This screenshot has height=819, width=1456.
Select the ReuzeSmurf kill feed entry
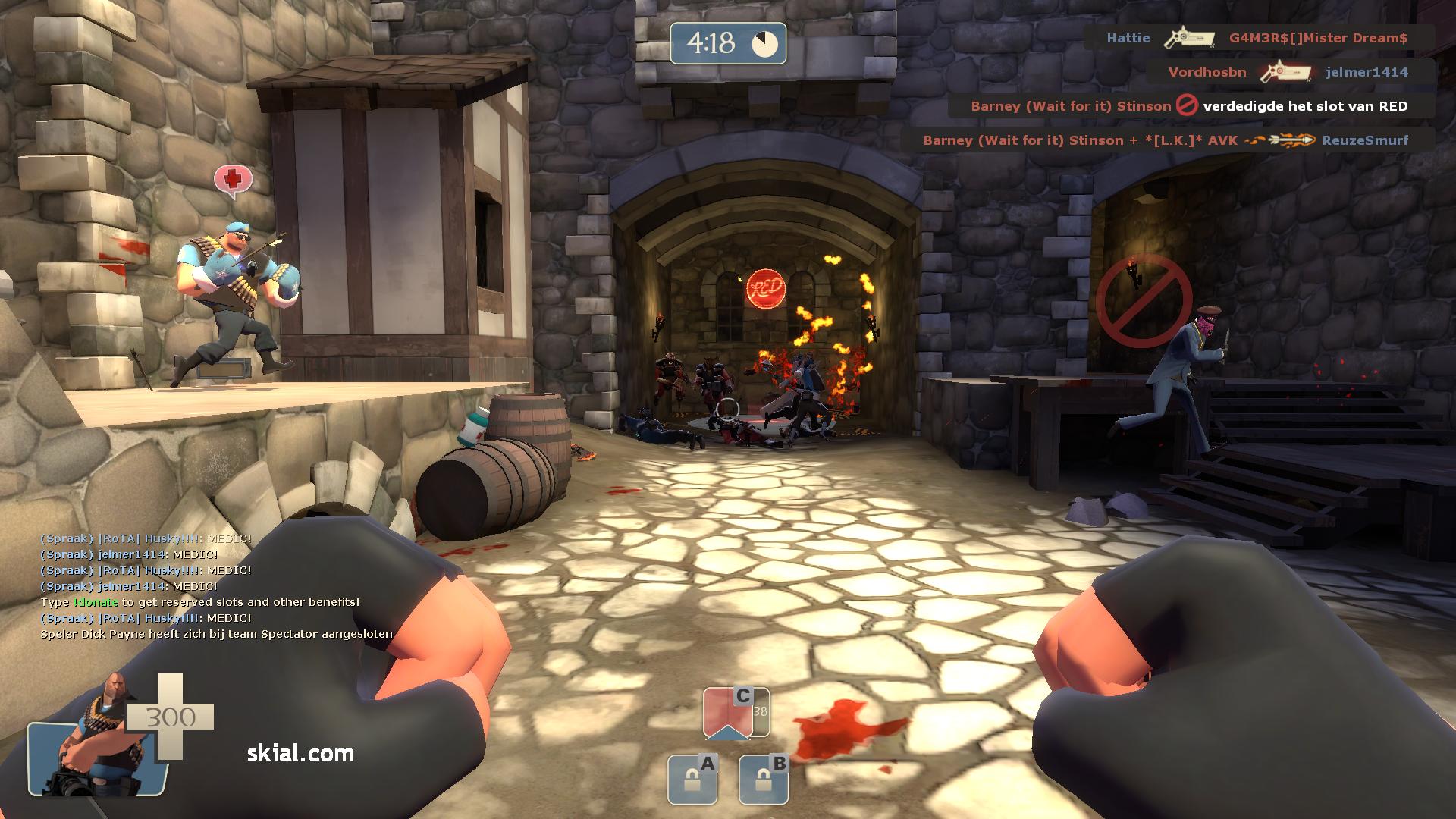(1166, 140)
